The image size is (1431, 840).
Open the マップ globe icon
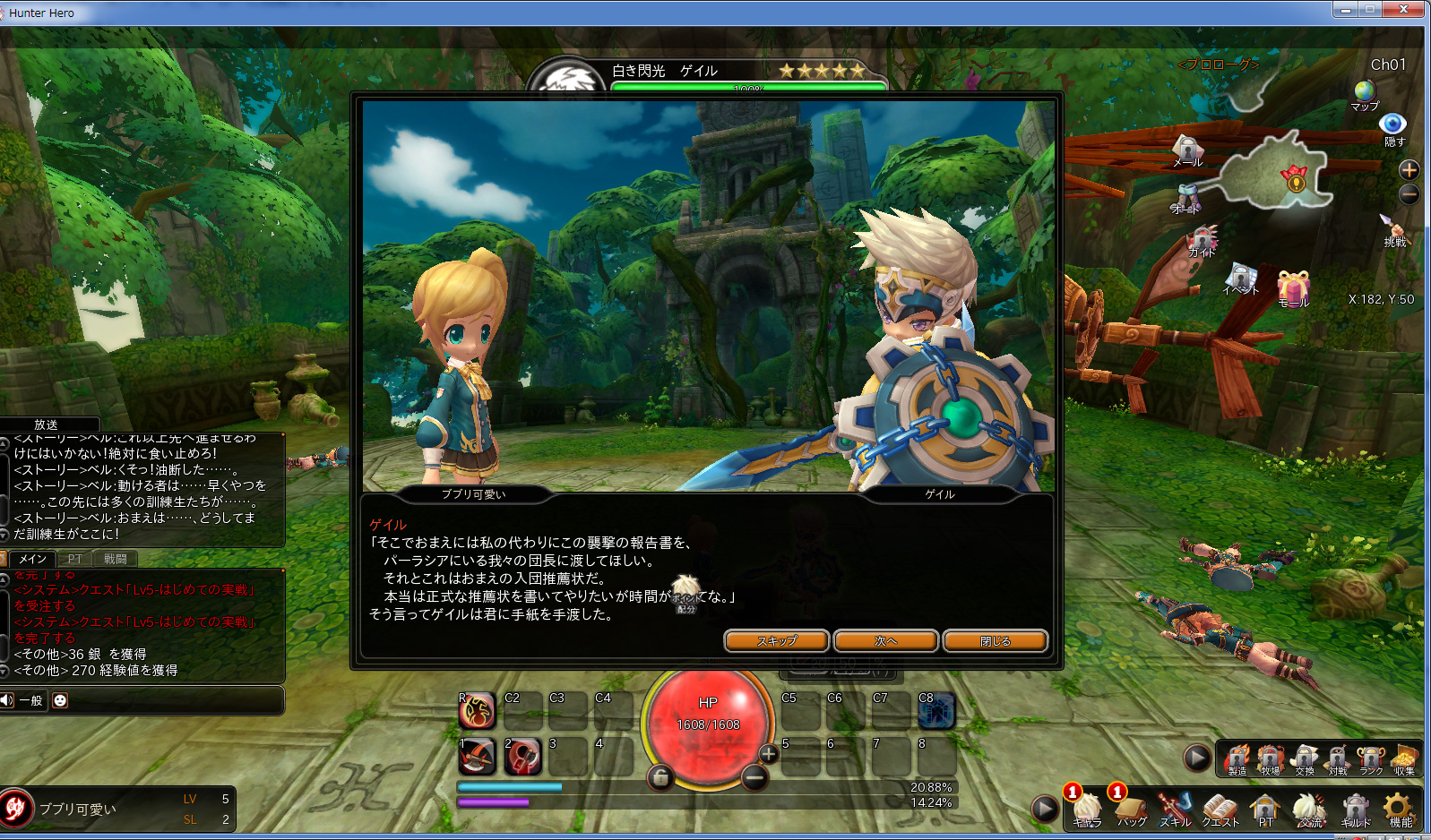click(x=1365, y=91)
